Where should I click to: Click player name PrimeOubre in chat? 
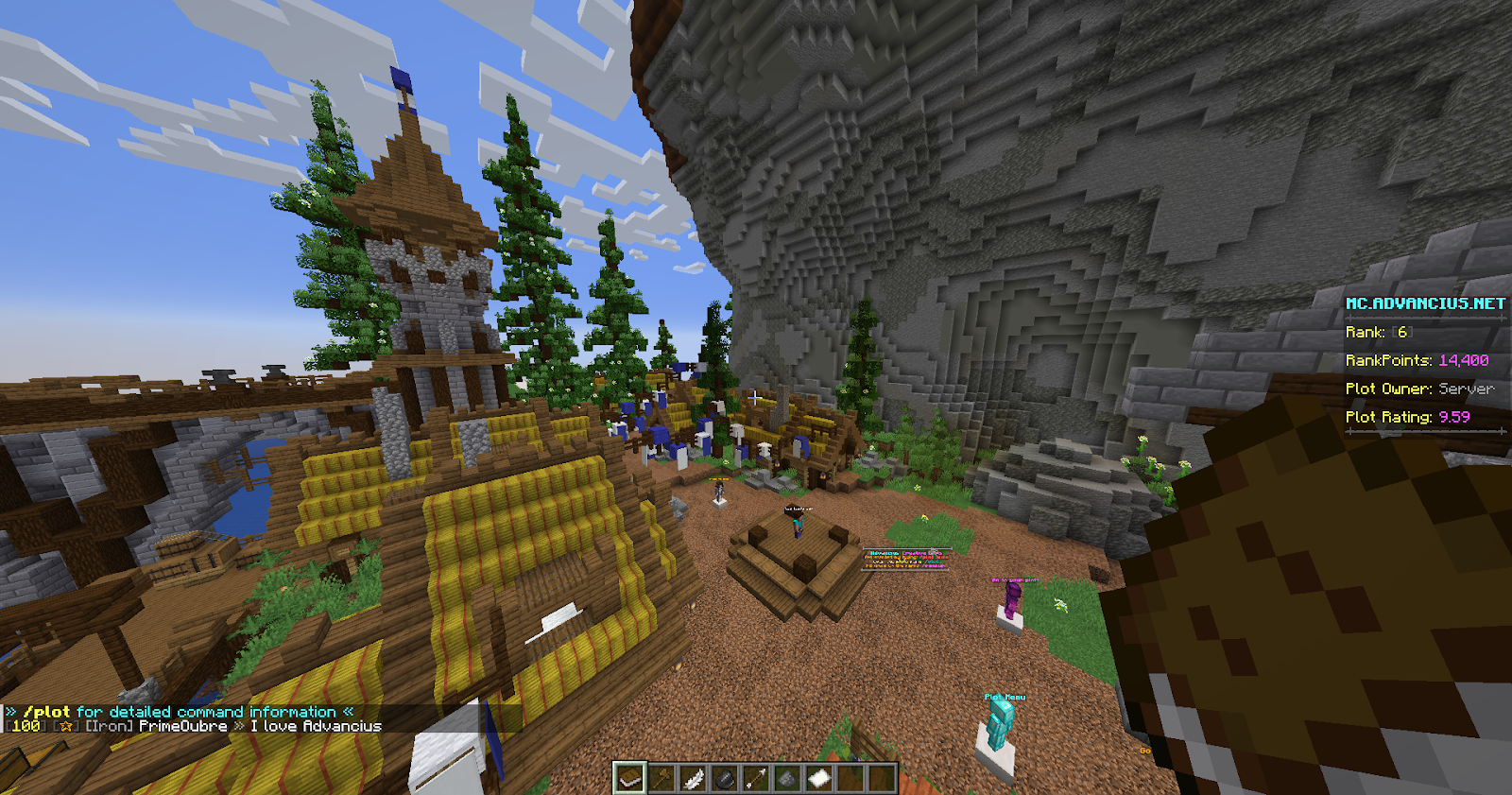coord(184,726)
